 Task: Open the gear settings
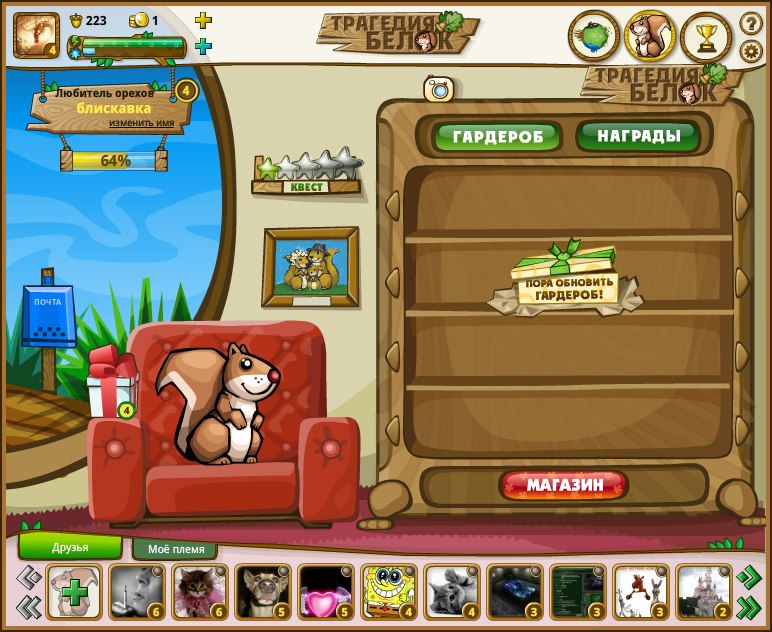click(751, 51)
